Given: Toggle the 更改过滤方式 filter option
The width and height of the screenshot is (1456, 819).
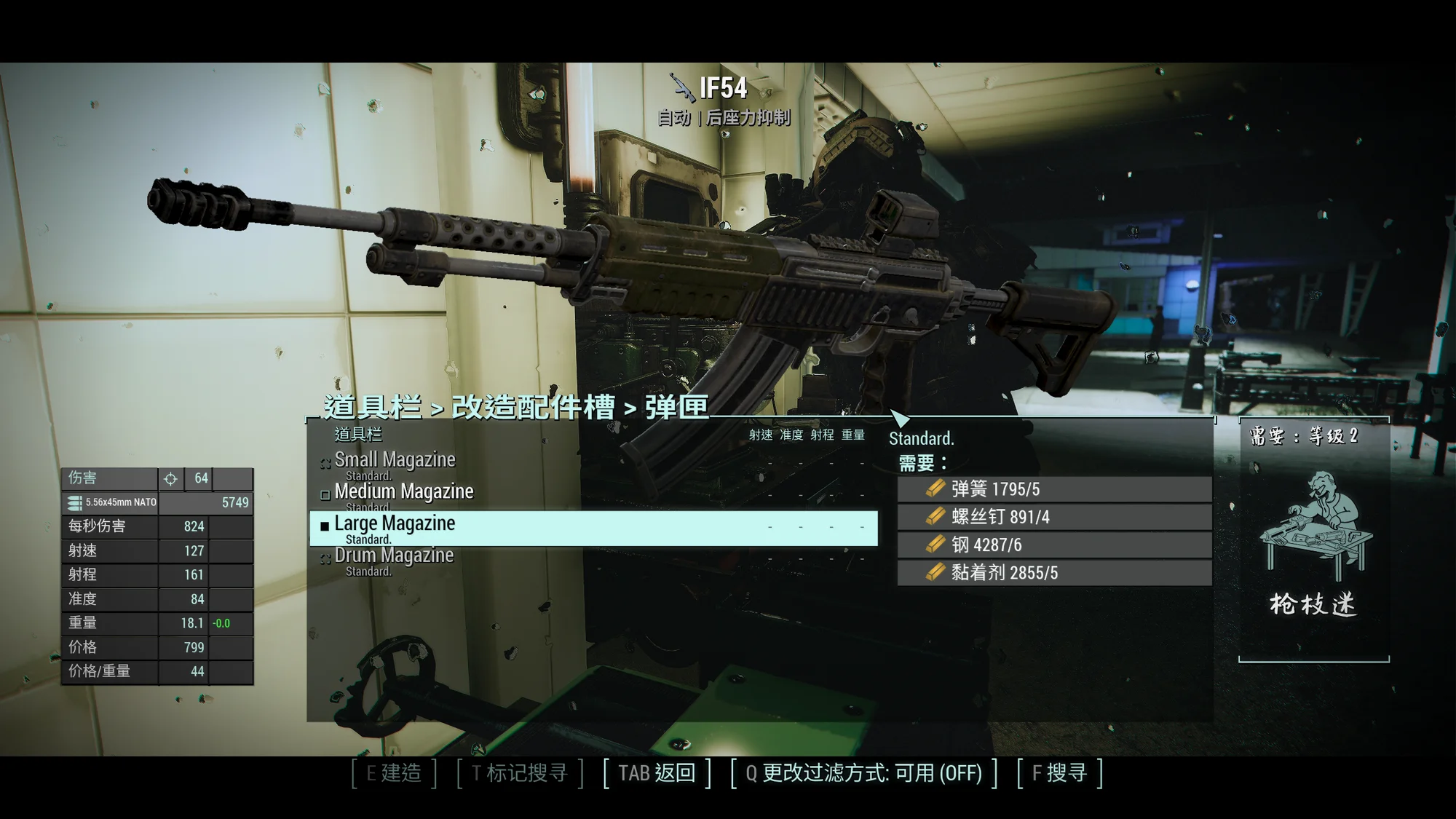Looking at the screenshot, I should 863,773.
